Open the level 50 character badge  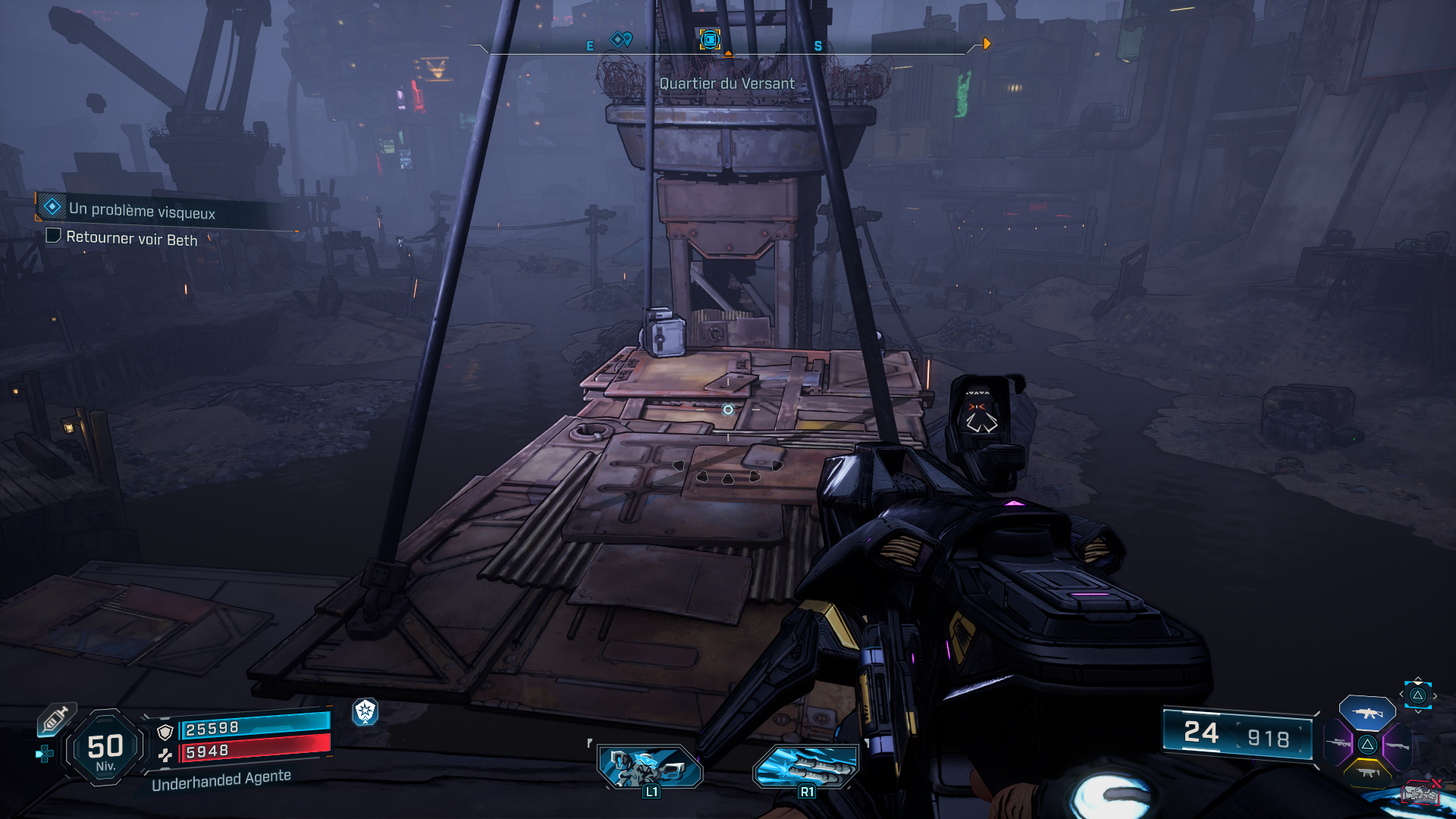pyautogui.click(x=105, y=748)
